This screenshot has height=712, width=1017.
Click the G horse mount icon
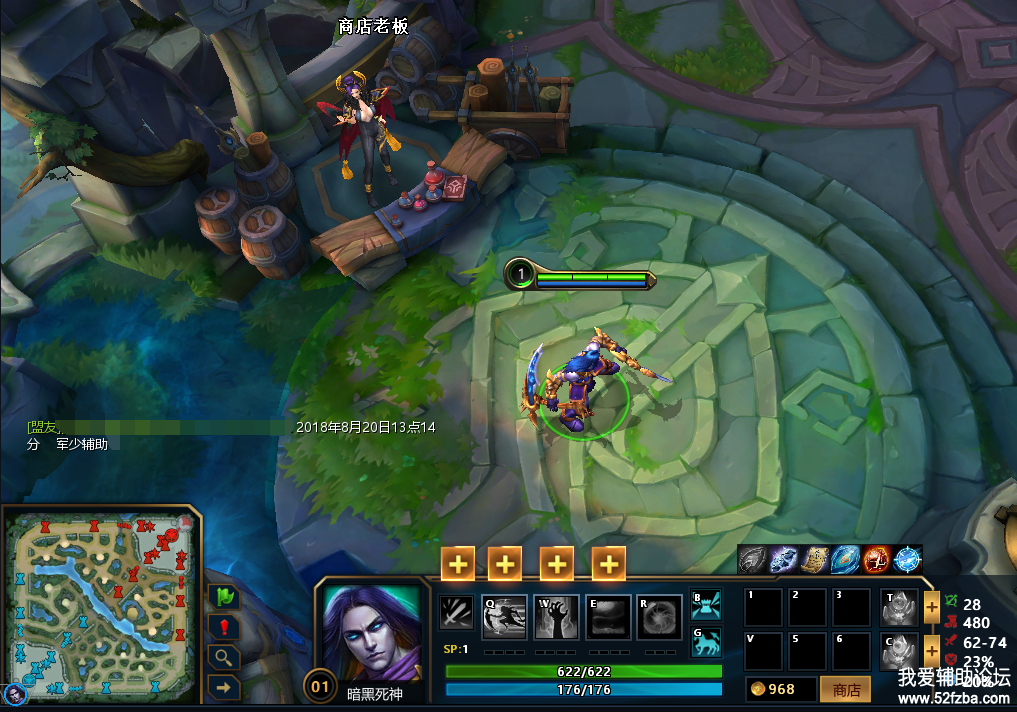click(x=707, y=642)
